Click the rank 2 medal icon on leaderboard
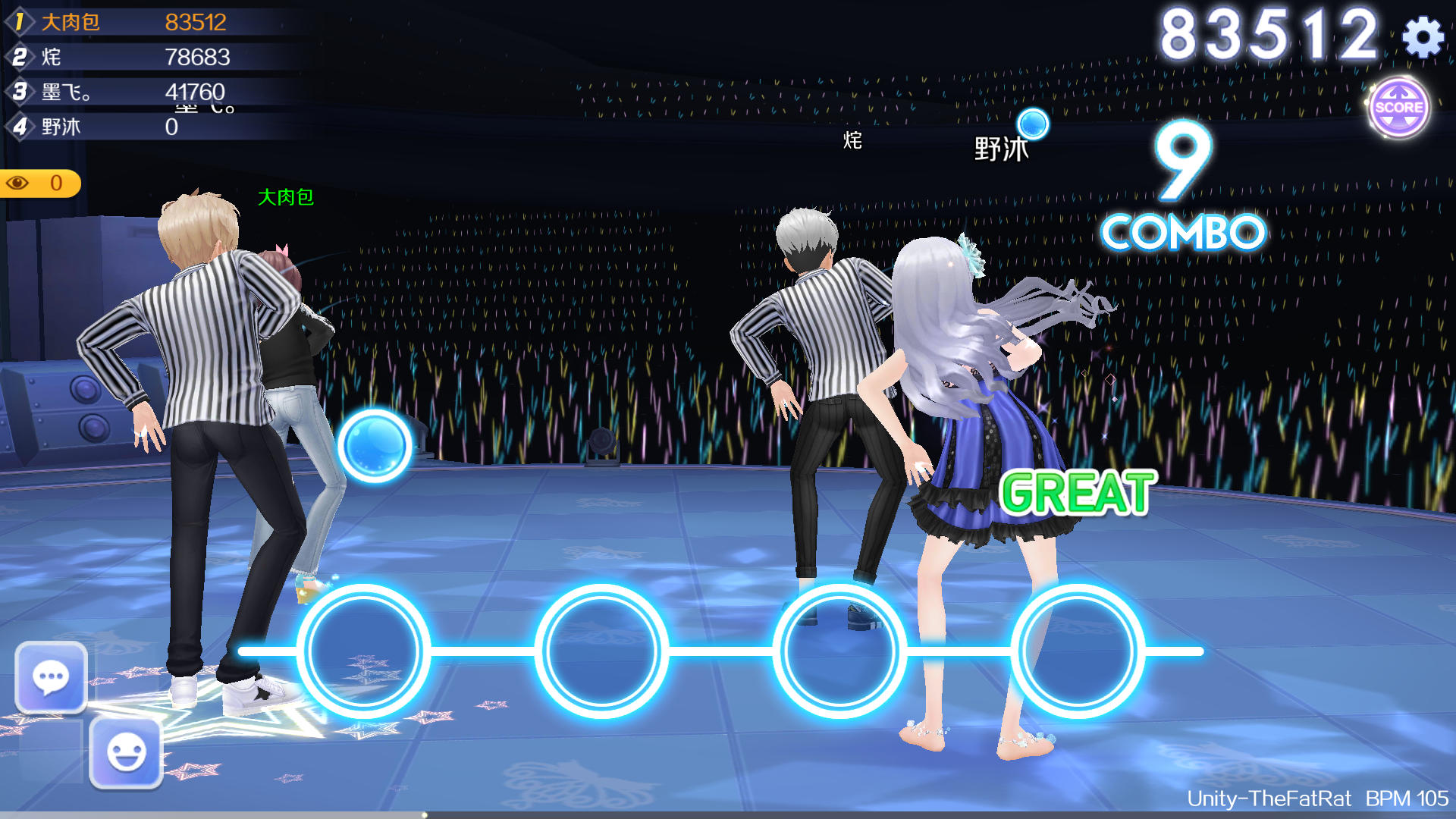 click(21, 57)
